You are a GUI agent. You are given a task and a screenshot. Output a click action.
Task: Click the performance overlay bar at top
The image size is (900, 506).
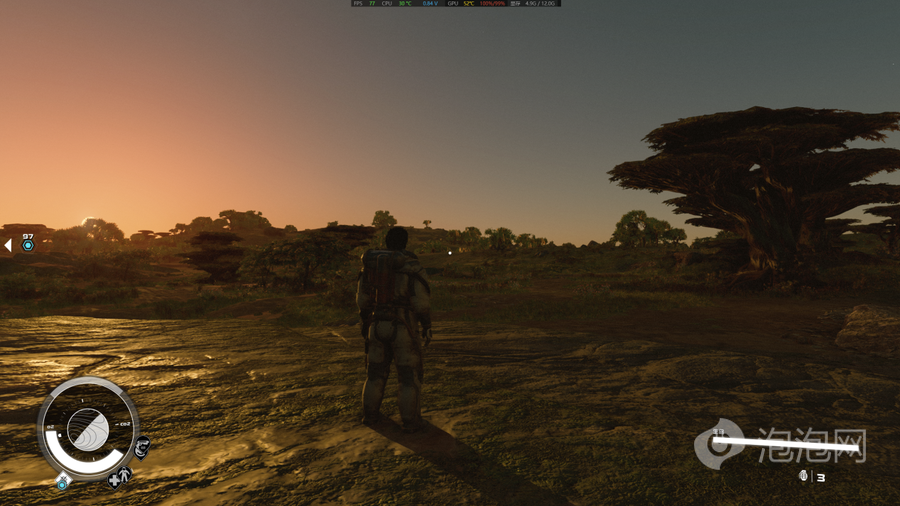coord(456,4)
